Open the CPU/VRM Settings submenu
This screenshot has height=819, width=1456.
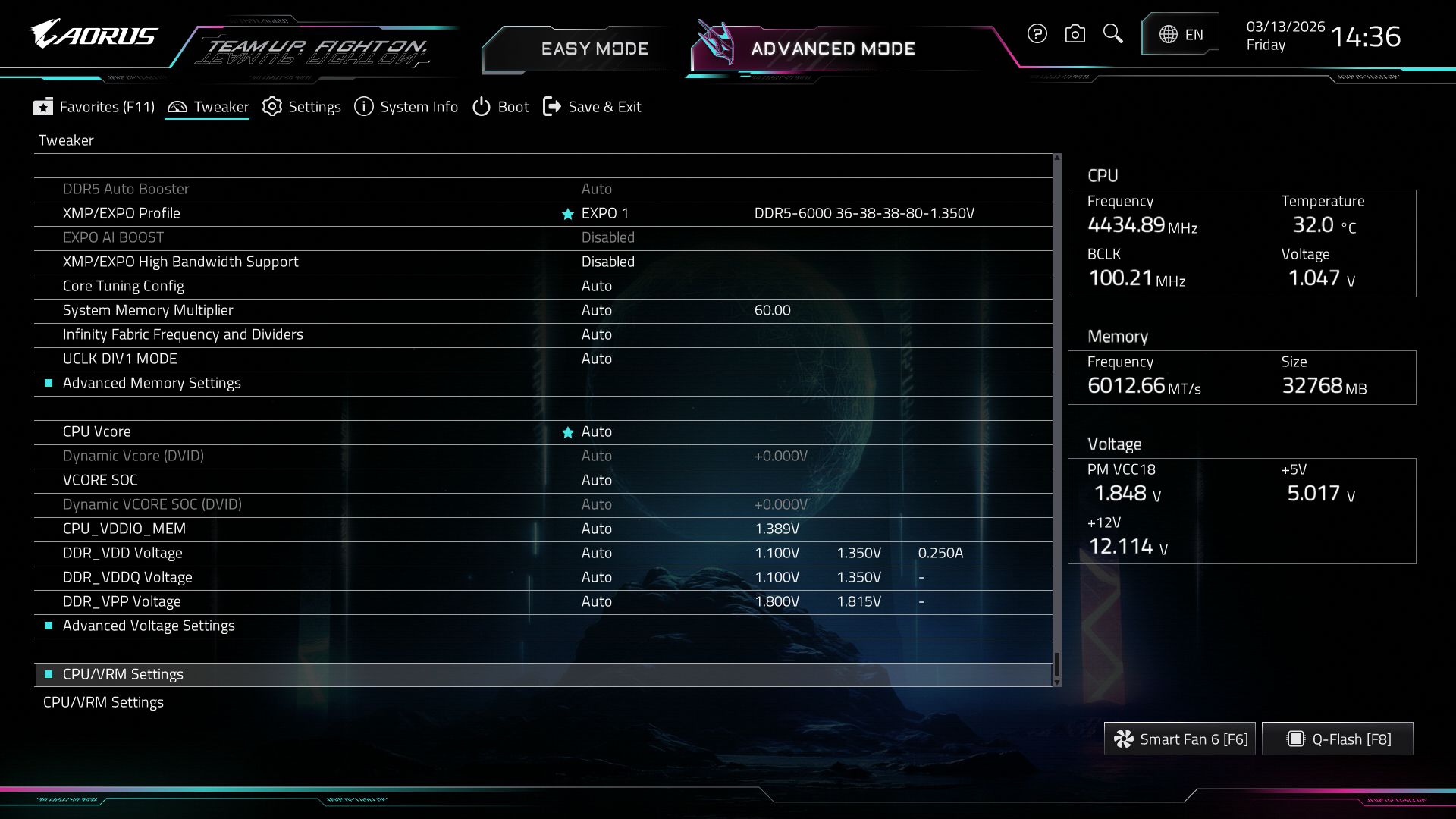[x=123, y=674]
